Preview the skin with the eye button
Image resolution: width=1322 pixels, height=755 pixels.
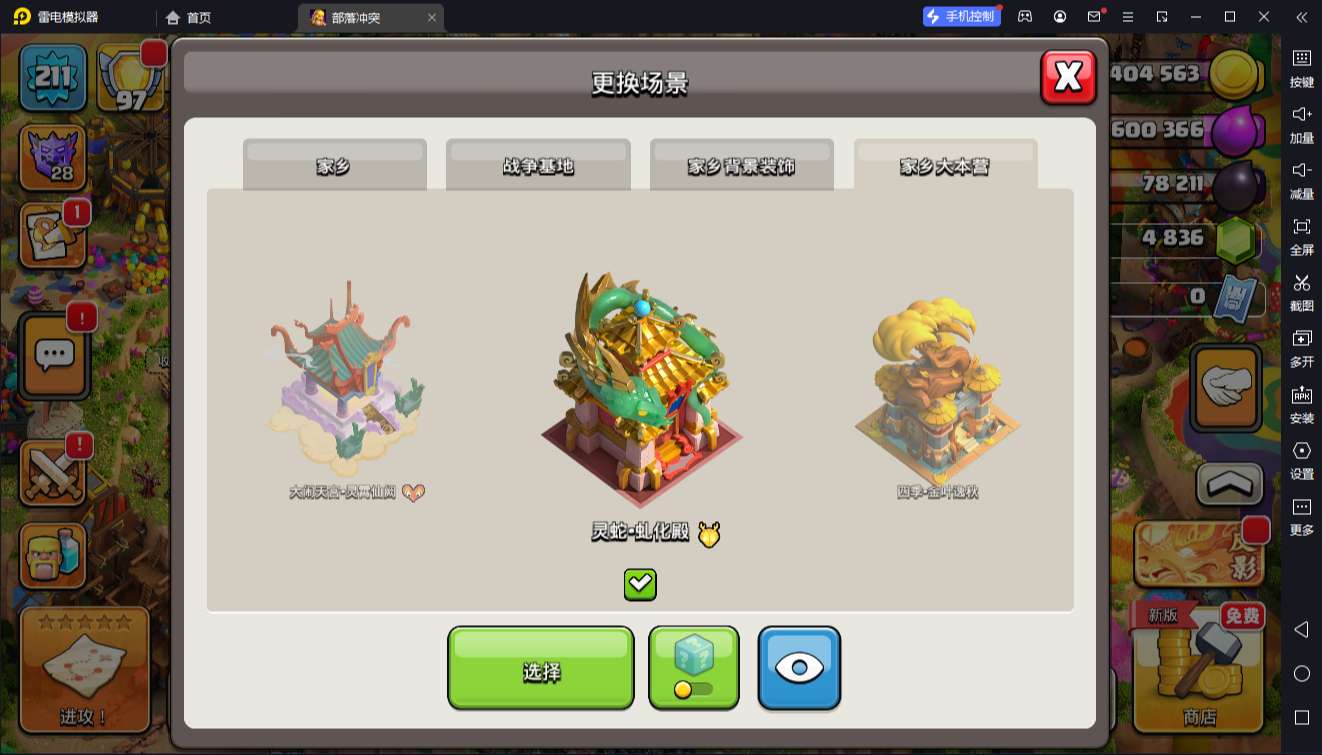pos(798,667)
